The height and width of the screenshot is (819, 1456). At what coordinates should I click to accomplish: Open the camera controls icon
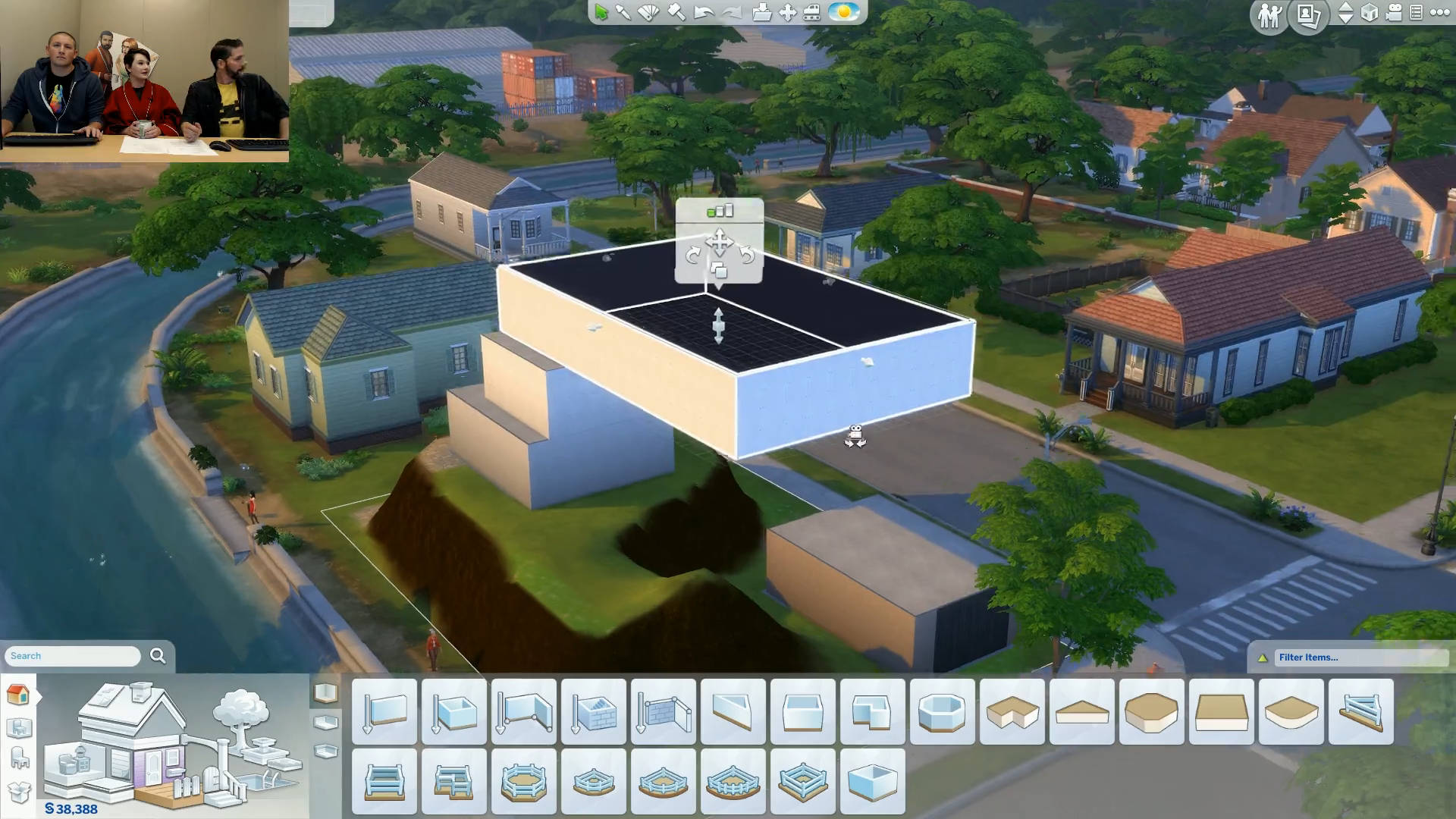[x=1394, y=13]
